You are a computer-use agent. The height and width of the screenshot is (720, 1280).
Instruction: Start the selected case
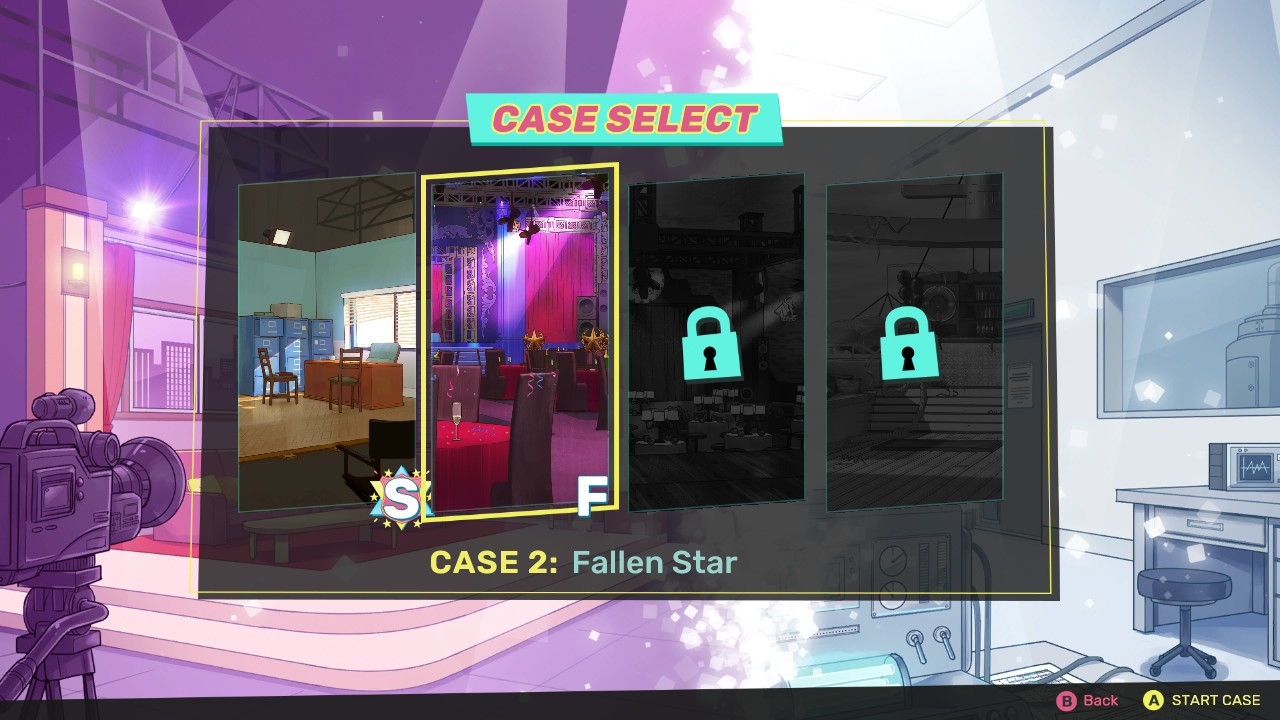point(1202,700)
